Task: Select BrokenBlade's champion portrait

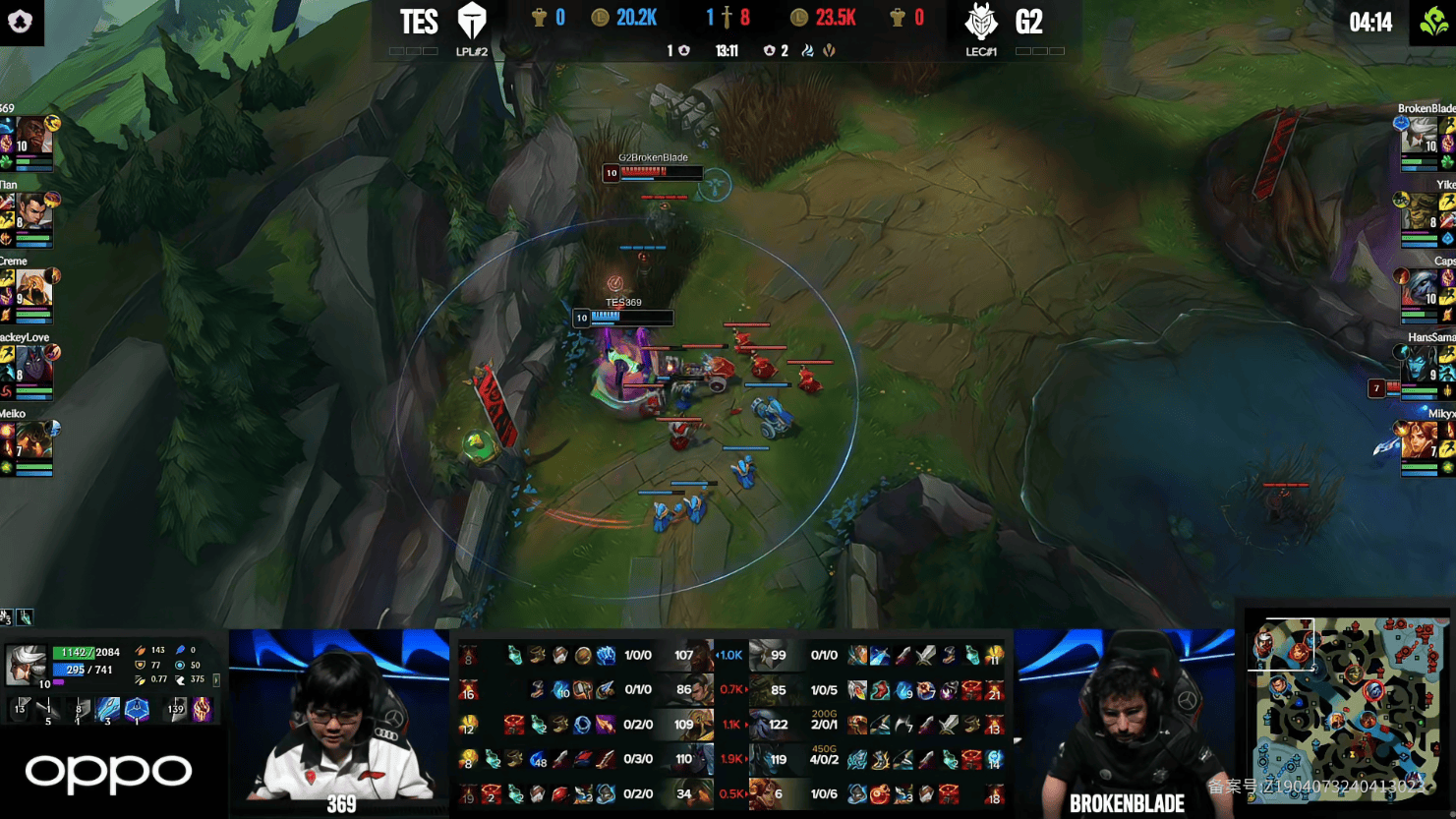Action: [x=1419, y=136]
